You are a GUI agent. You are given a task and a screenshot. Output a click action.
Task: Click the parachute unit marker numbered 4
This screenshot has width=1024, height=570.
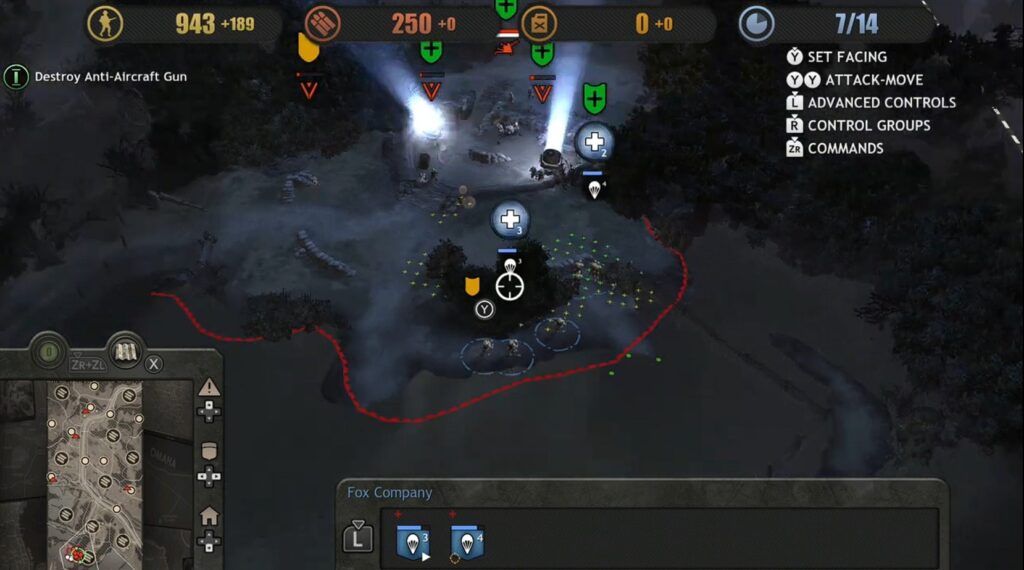click(595, 187)
